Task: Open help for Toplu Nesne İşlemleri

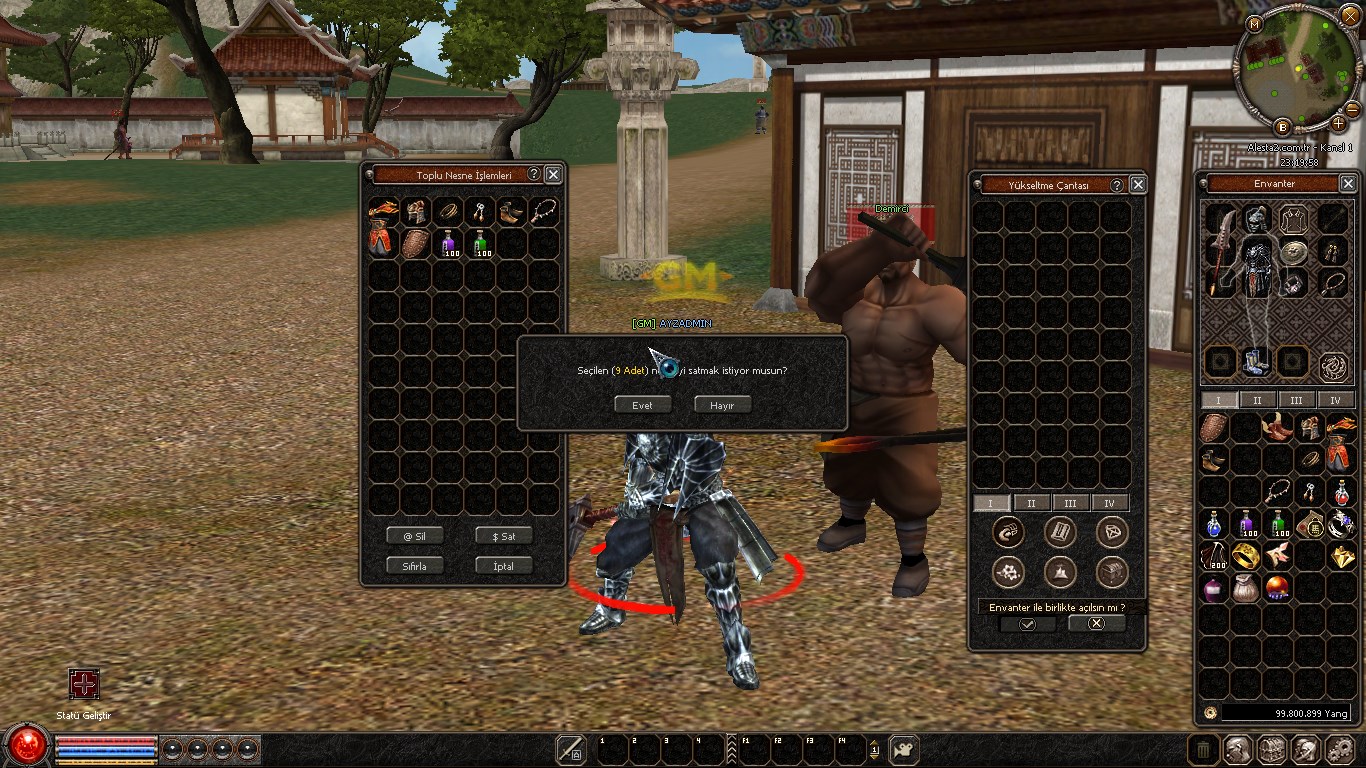Action: pos(534,174)
